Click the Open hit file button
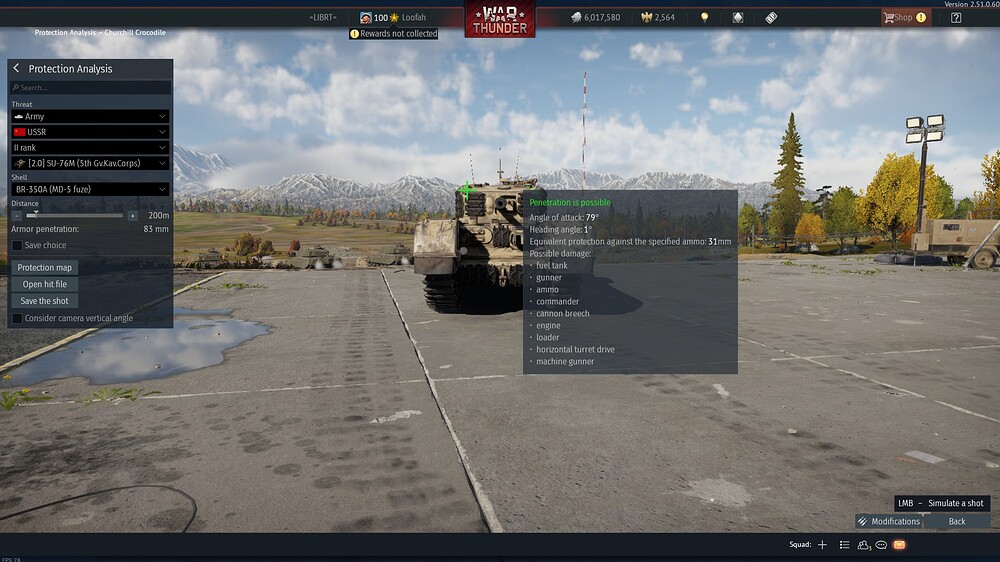This screenshot has width=1000, height=562. tap(46, 284)
